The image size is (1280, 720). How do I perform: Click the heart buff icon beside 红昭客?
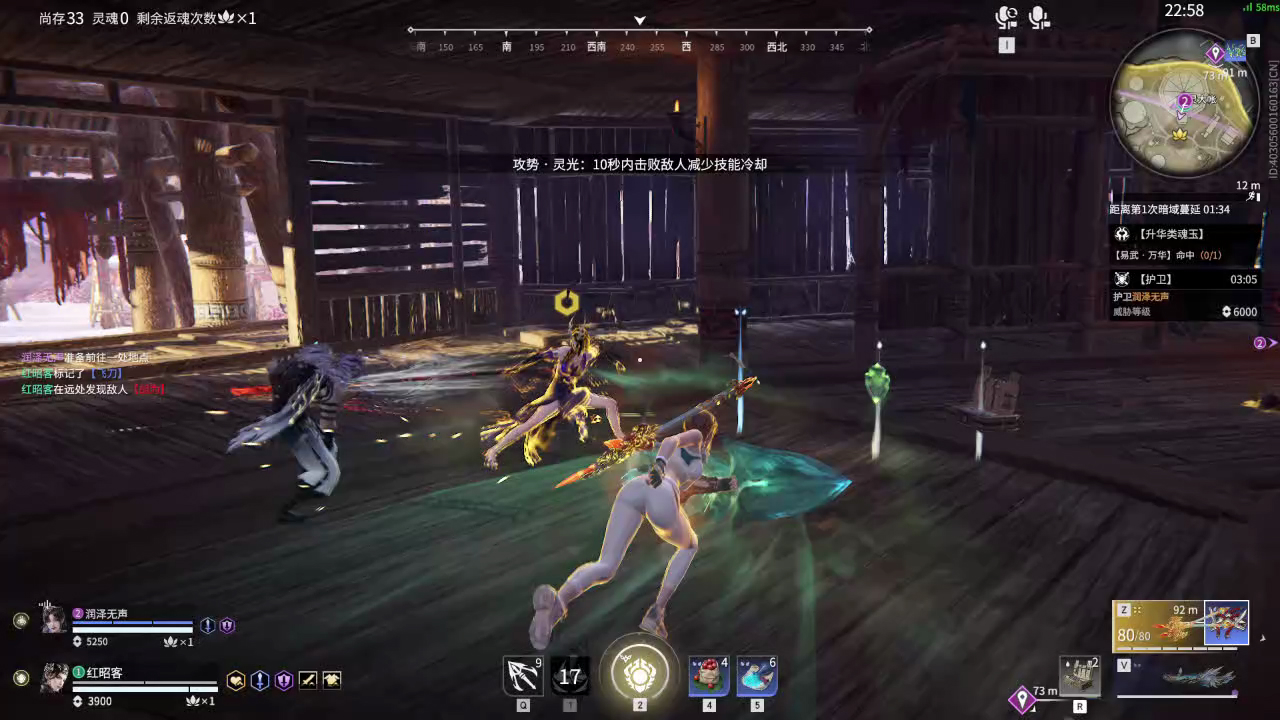(x=235, y=681)
